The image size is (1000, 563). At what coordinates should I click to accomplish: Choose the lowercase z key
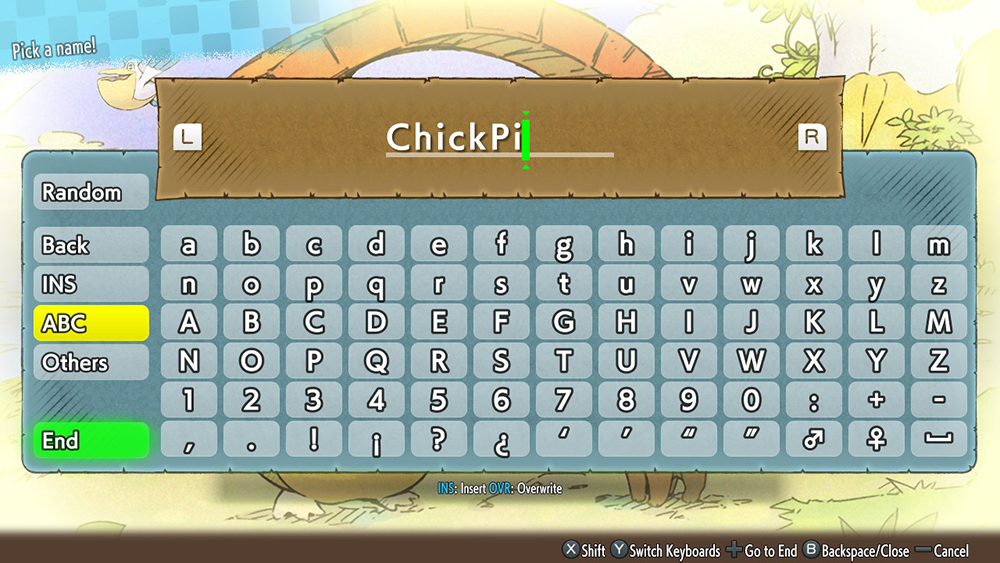[x=938, y=284]
